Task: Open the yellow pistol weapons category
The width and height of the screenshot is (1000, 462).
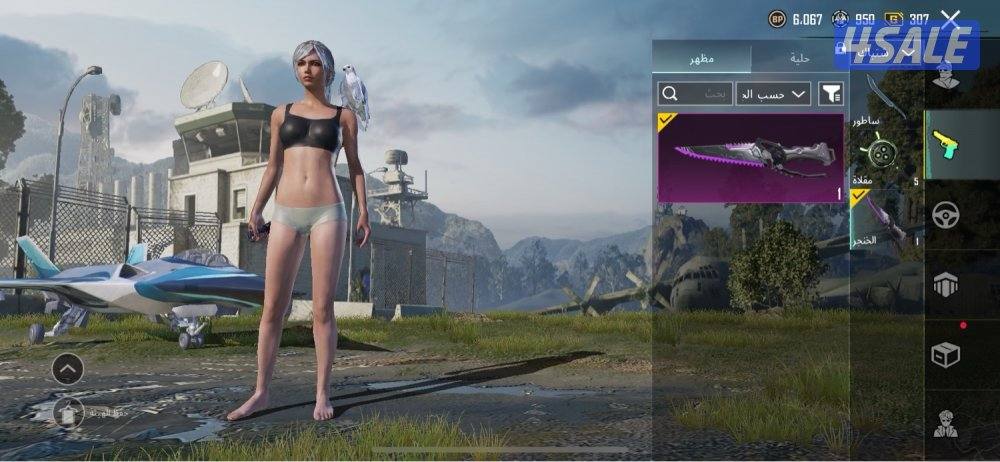Action: pos(945,145)
